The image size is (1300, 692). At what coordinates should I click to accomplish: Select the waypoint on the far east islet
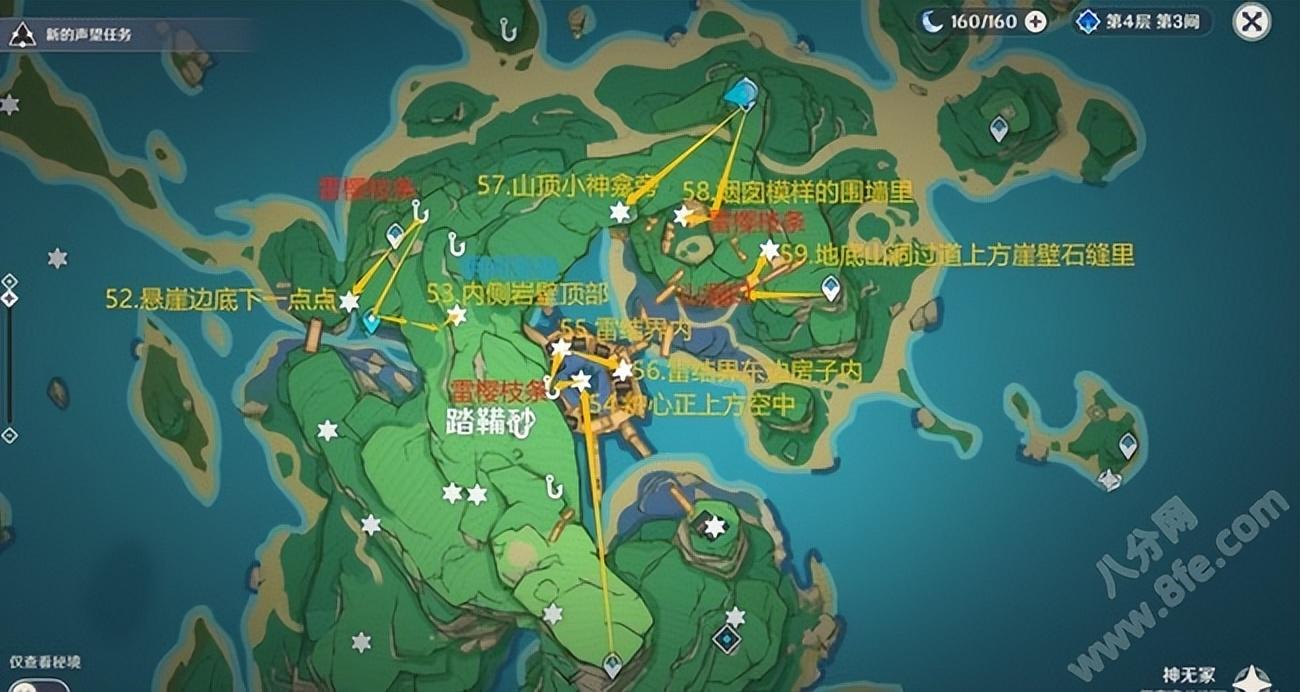(x=1128, y=445)
